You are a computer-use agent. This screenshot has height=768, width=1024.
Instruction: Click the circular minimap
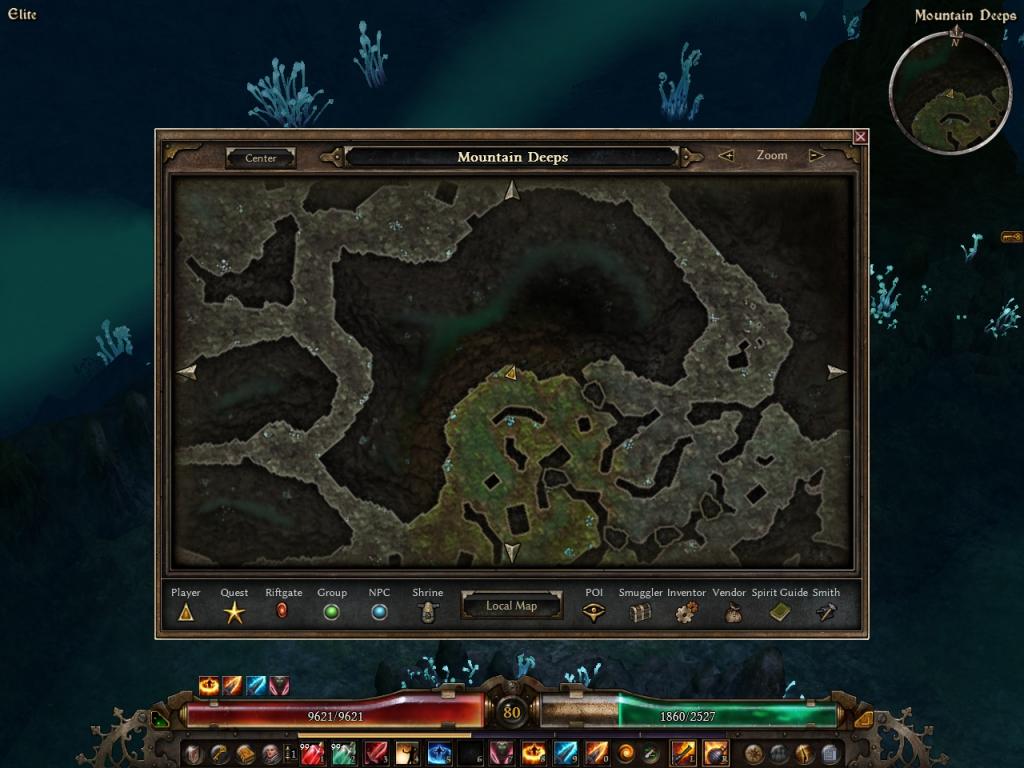point(950,93)
